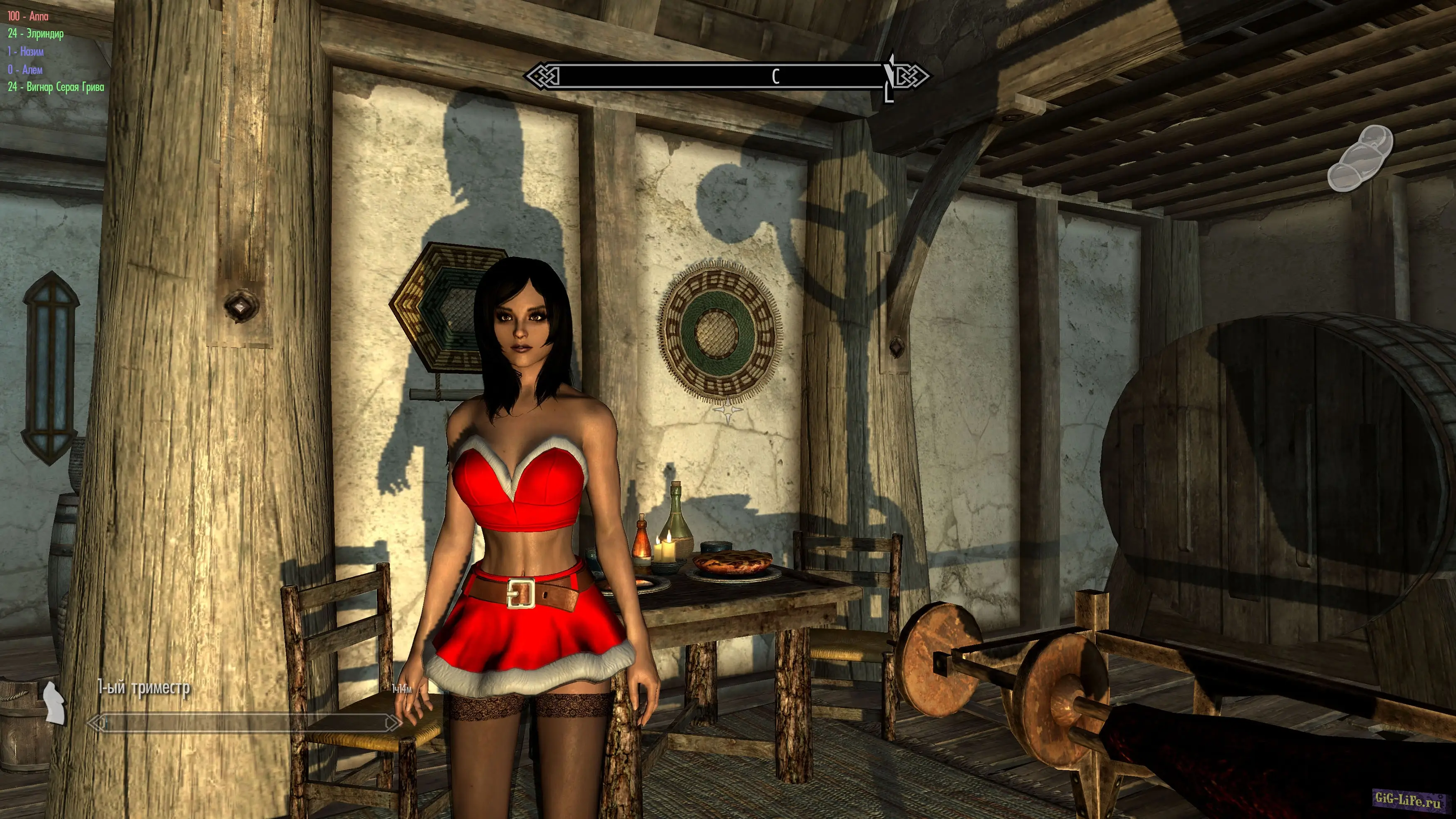
Task: Choose the Элриндир row in the tracker list
Action: [36, 34]
